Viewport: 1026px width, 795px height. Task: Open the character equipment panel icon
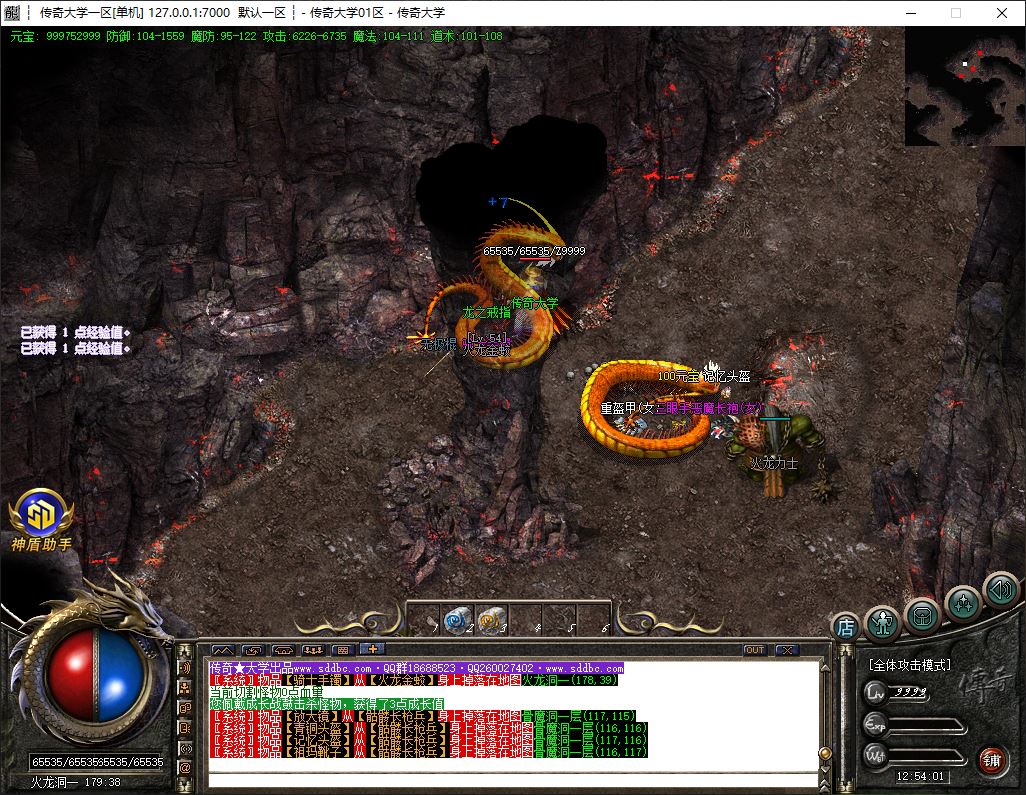coord(882,621)
